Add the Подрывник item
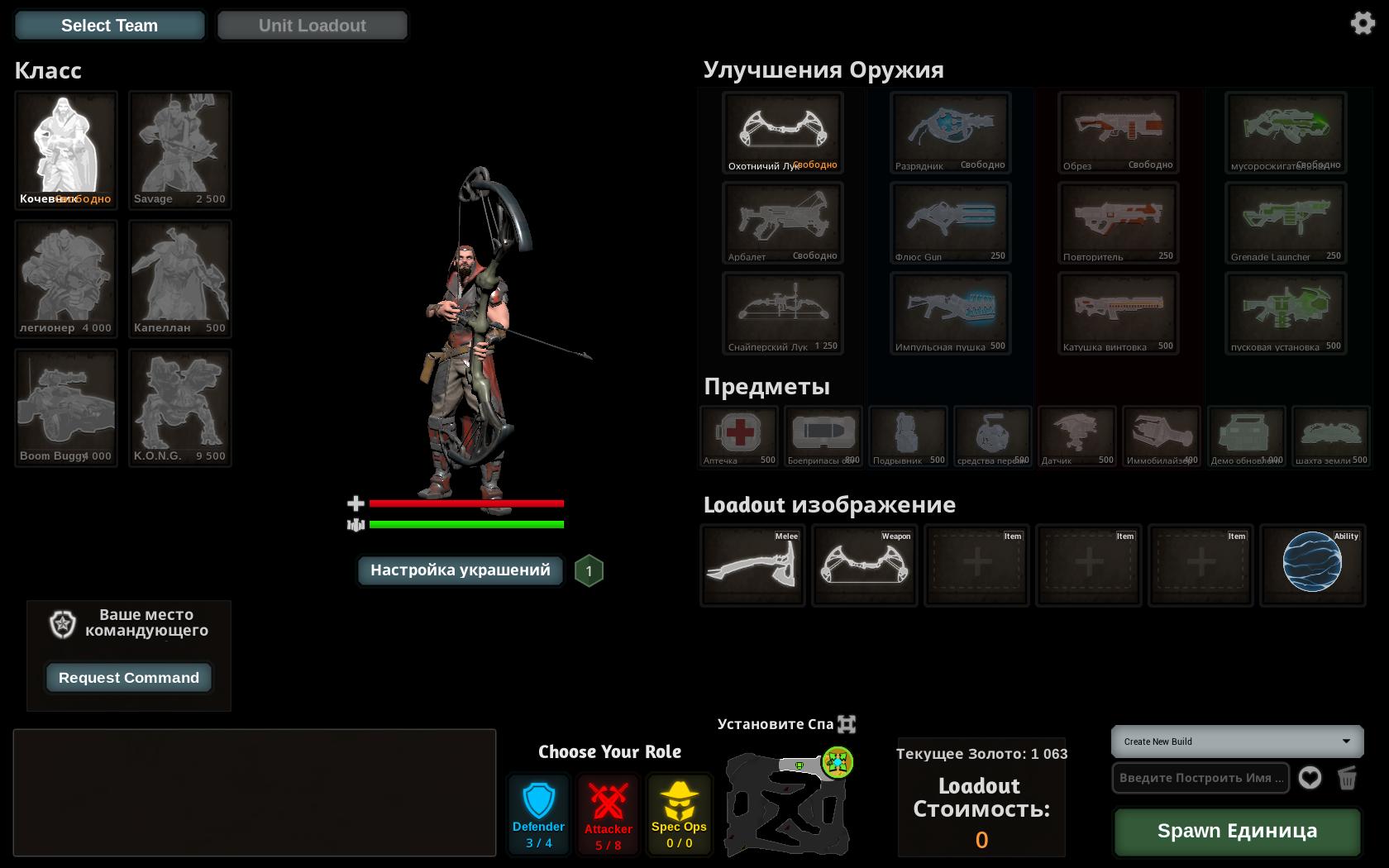The height and width of the screenshot is (868, 1389). point(908,436)
